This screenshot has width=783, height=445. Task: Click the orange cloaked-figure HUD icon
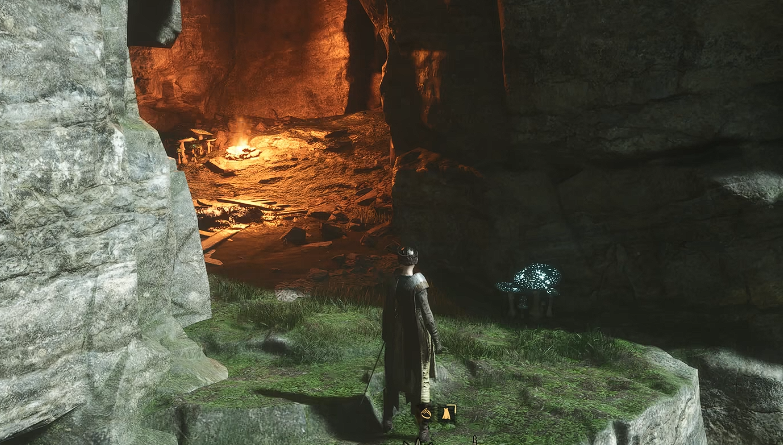point(446,413)
